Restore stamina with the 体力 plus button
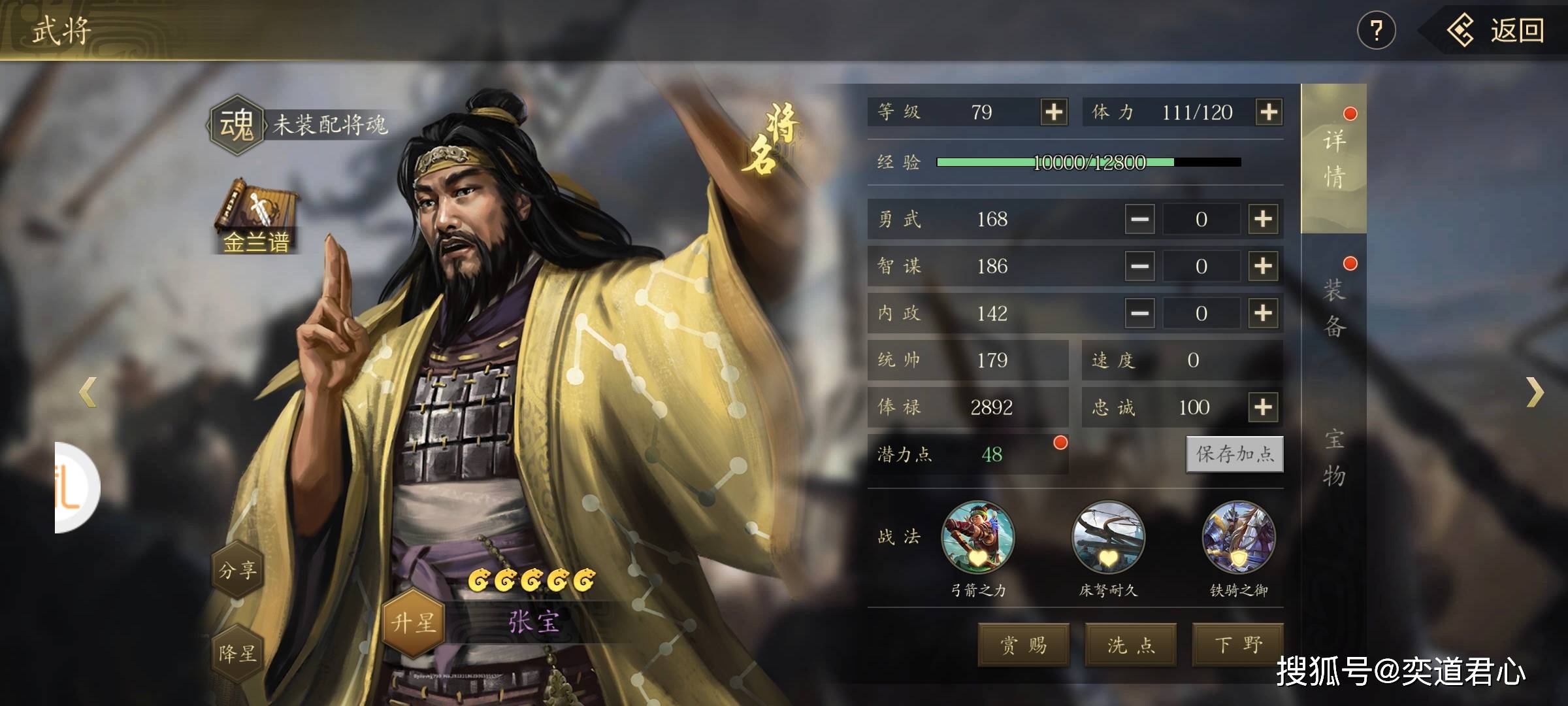Image resolution: width=1568 pixels, height=706 pixels. [x=1269, y=112]
